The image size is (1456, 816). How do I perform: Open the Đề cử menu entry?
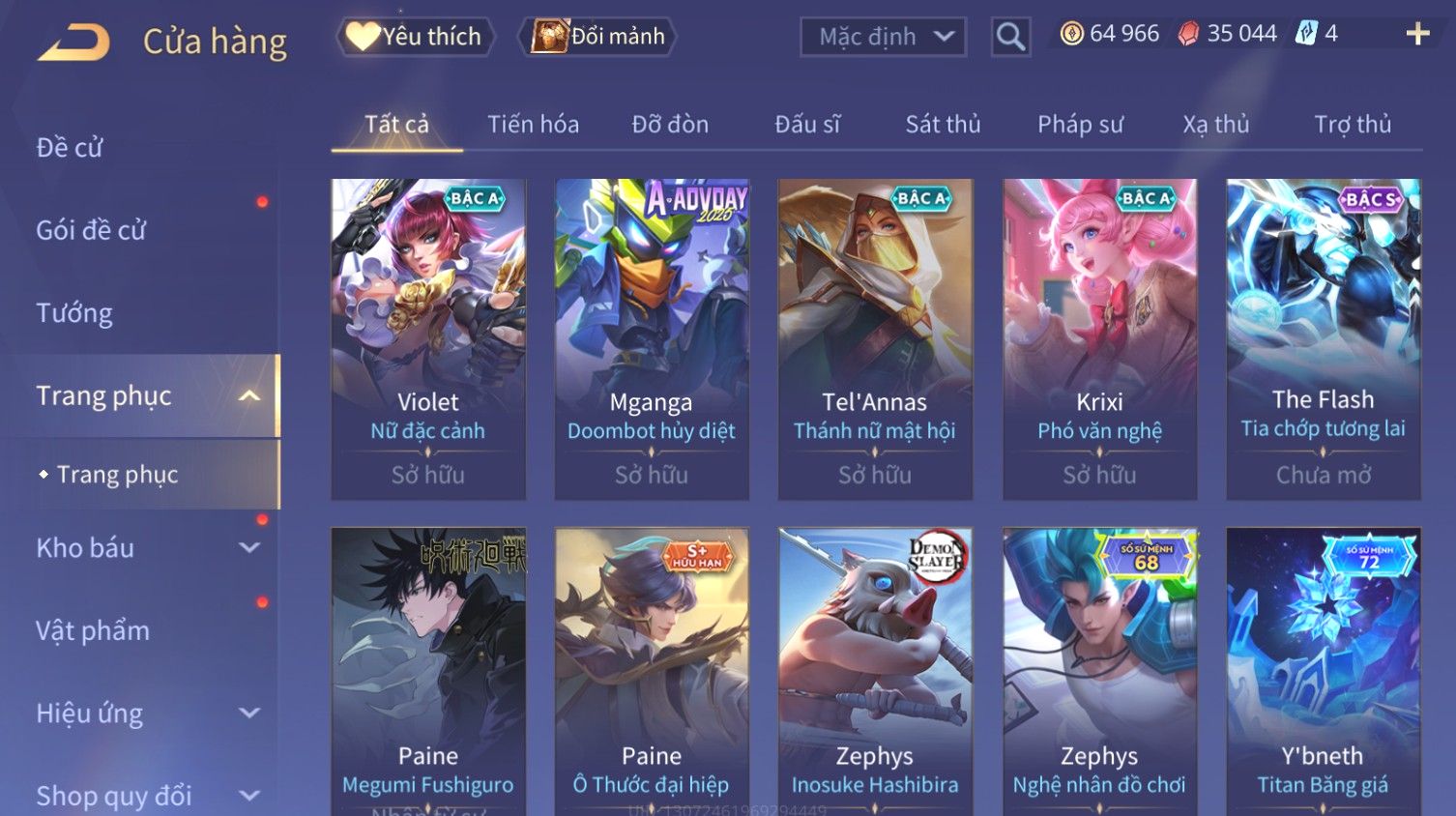tap(70, 148)
